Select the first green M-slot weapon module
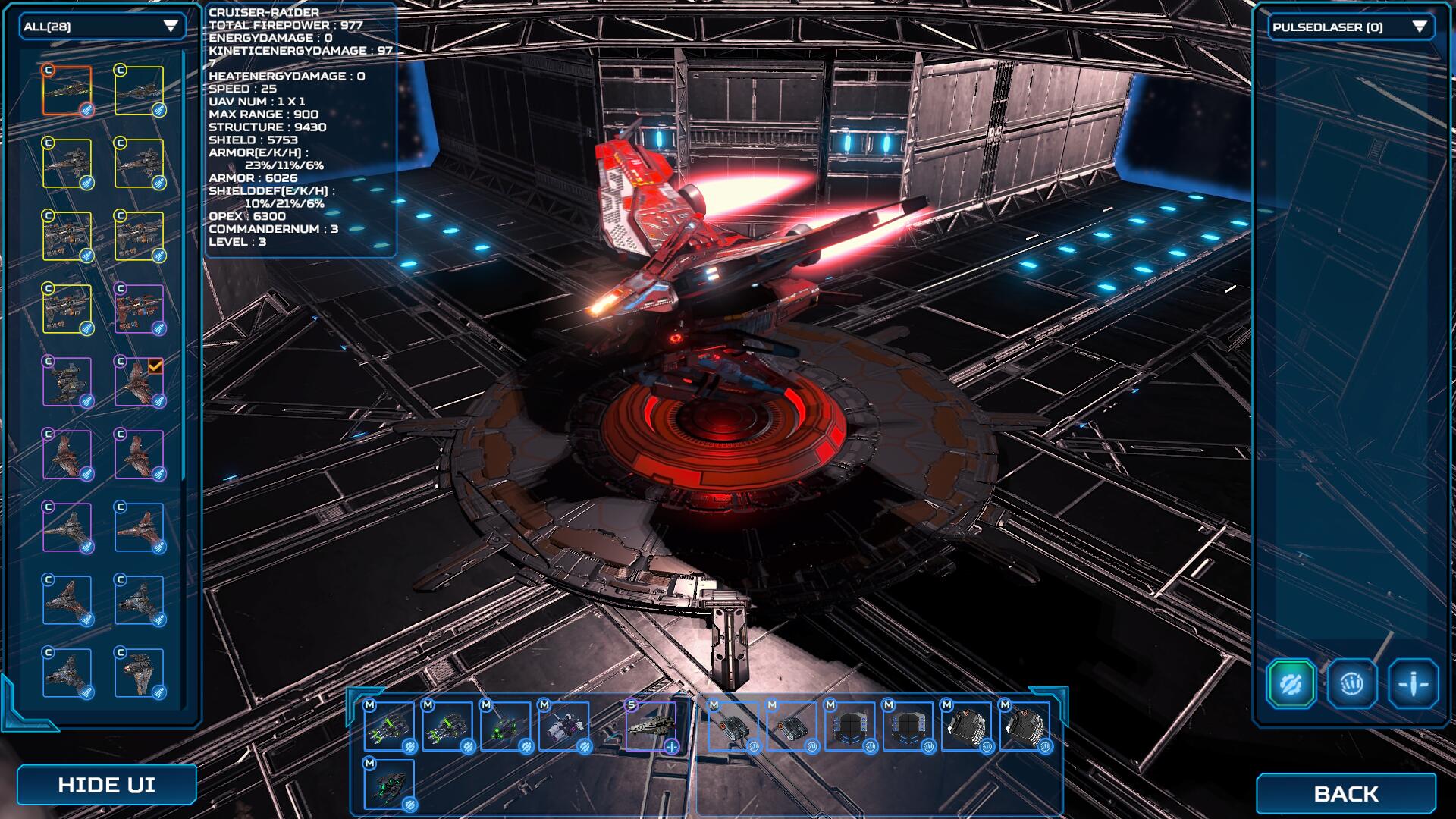Image resolution: width=1456 pixels, height=819 pixels. (389, 726)
